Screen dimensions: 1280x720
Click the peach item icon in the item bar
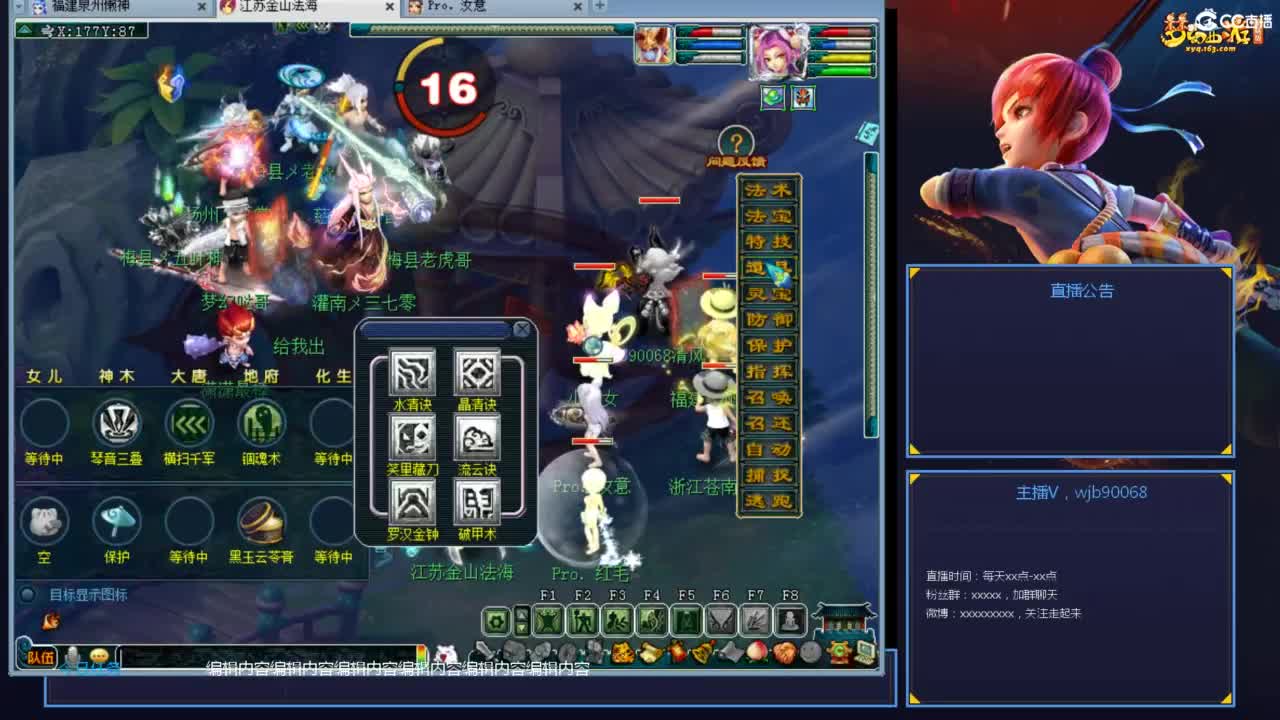pyautogui.click(x=757, y=650)
